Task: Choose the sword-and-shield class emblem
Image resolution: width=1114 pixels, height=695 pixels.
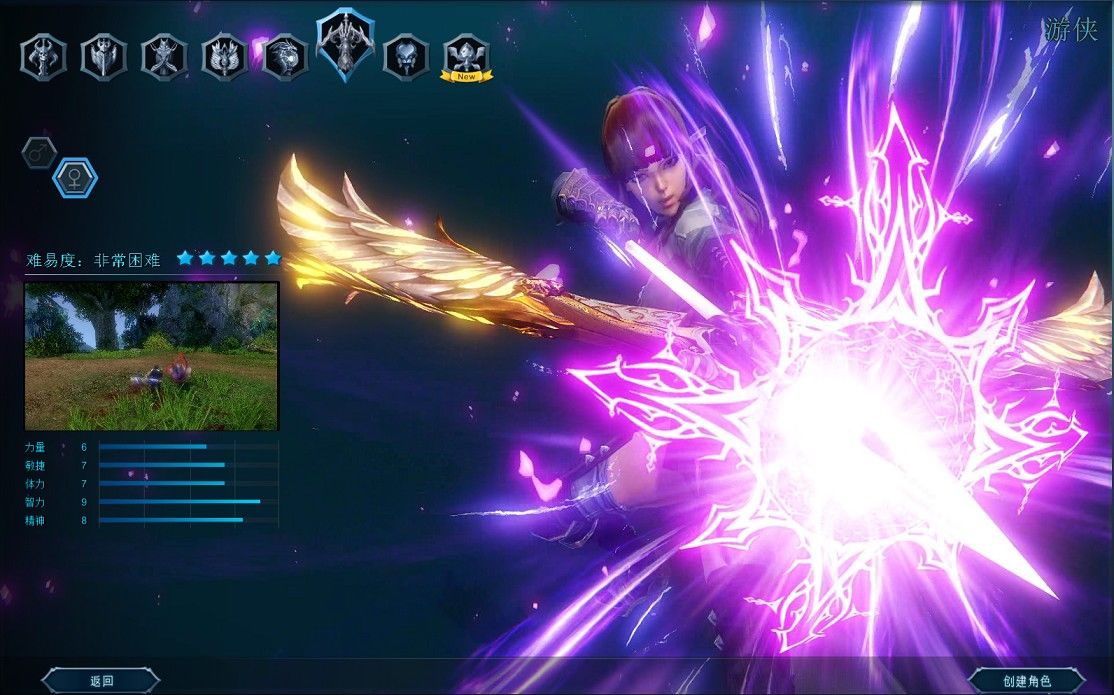Action: (x=103, y=56)
